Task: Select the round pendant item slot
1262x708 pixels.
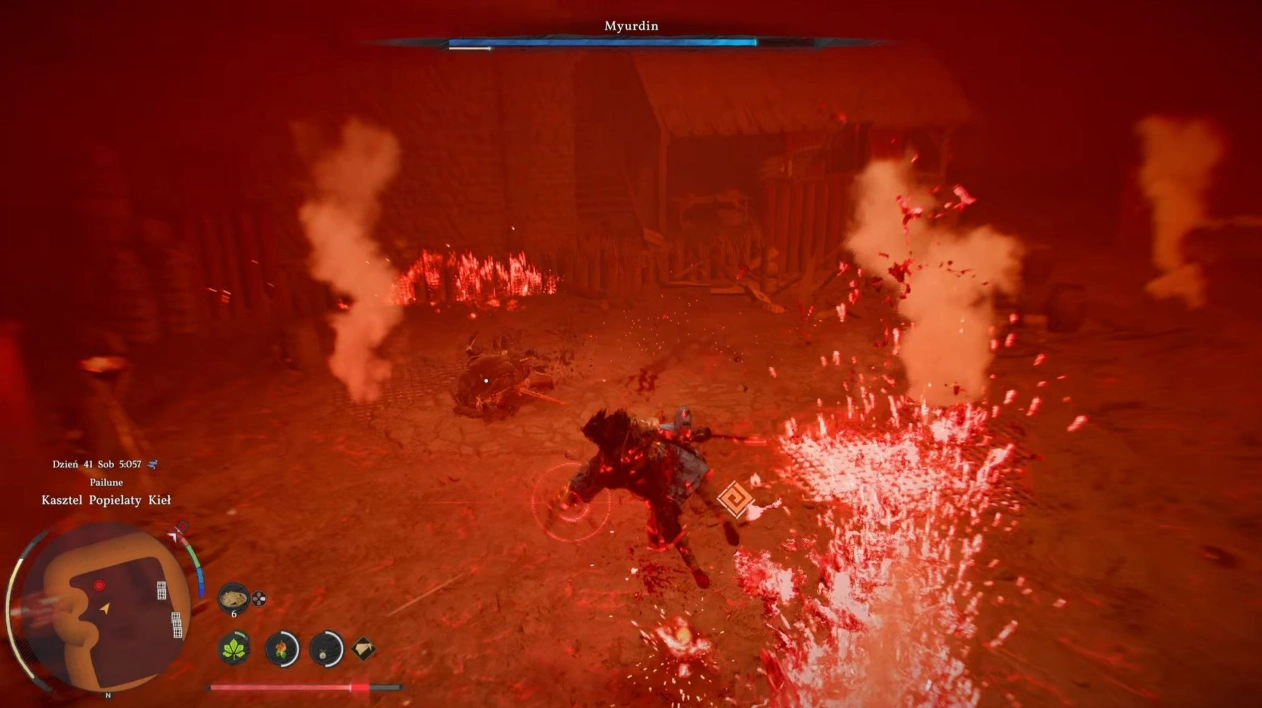Action: 326,649
